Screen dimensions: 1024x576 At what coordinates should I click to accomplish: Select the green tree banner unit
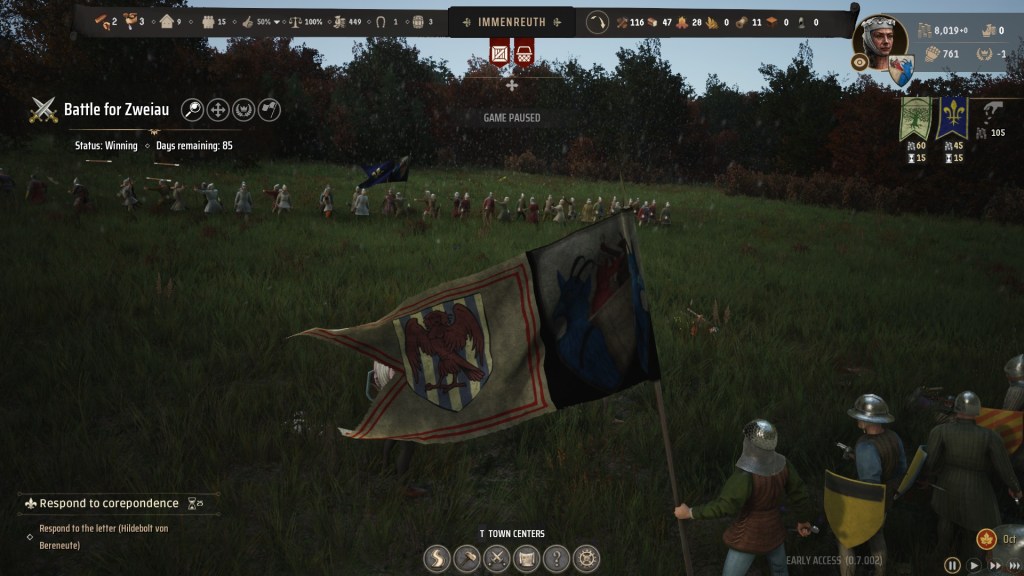click(x=915, y=119)
